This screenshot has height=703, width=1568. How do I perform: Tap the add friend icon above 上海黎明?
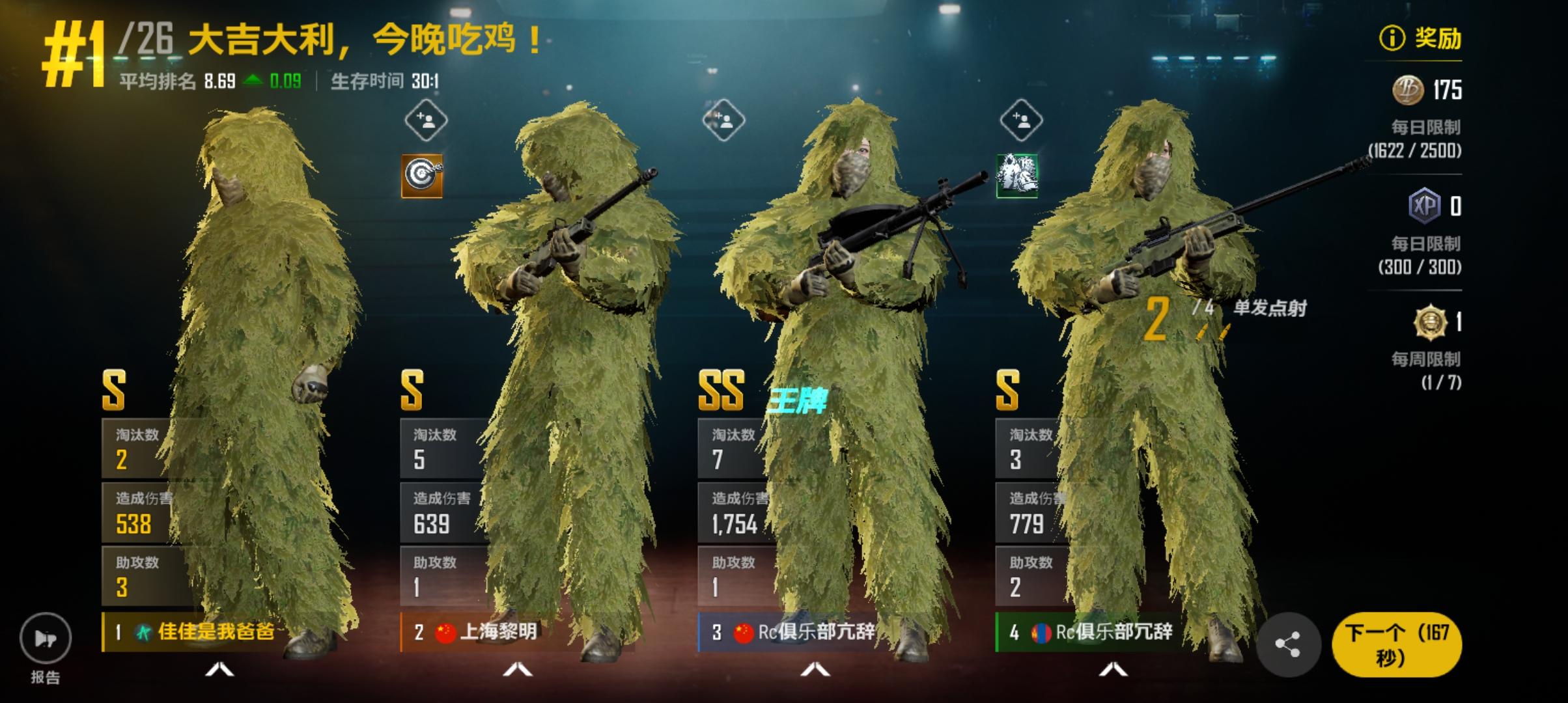(427, 120)
